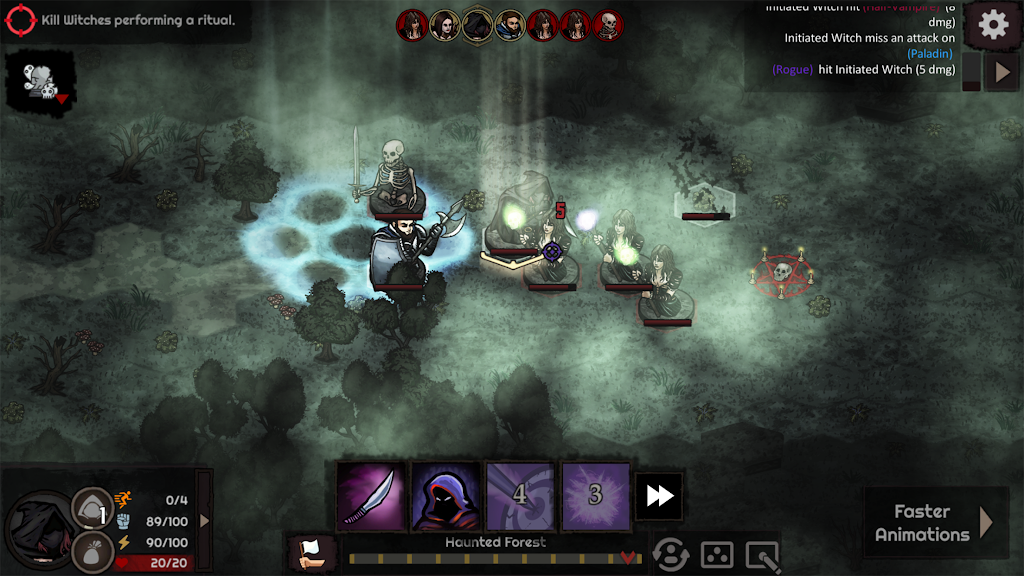
Task: Select the hooded Rogue portrait in turn order
Action: coord(478,25)
